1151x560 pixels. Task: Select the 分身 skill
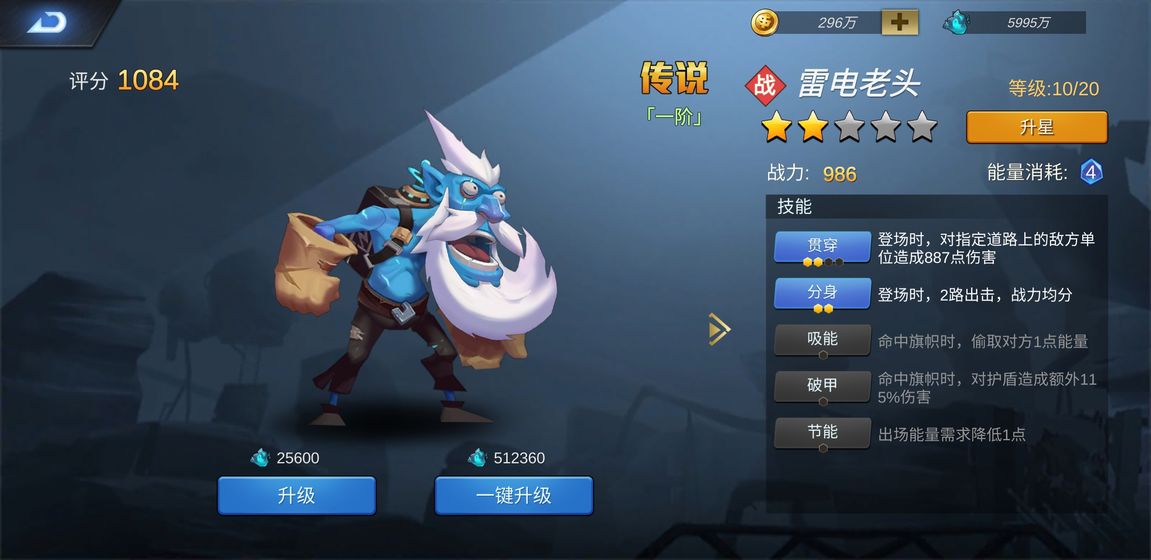pyautogui.click(x=822, y=294)
